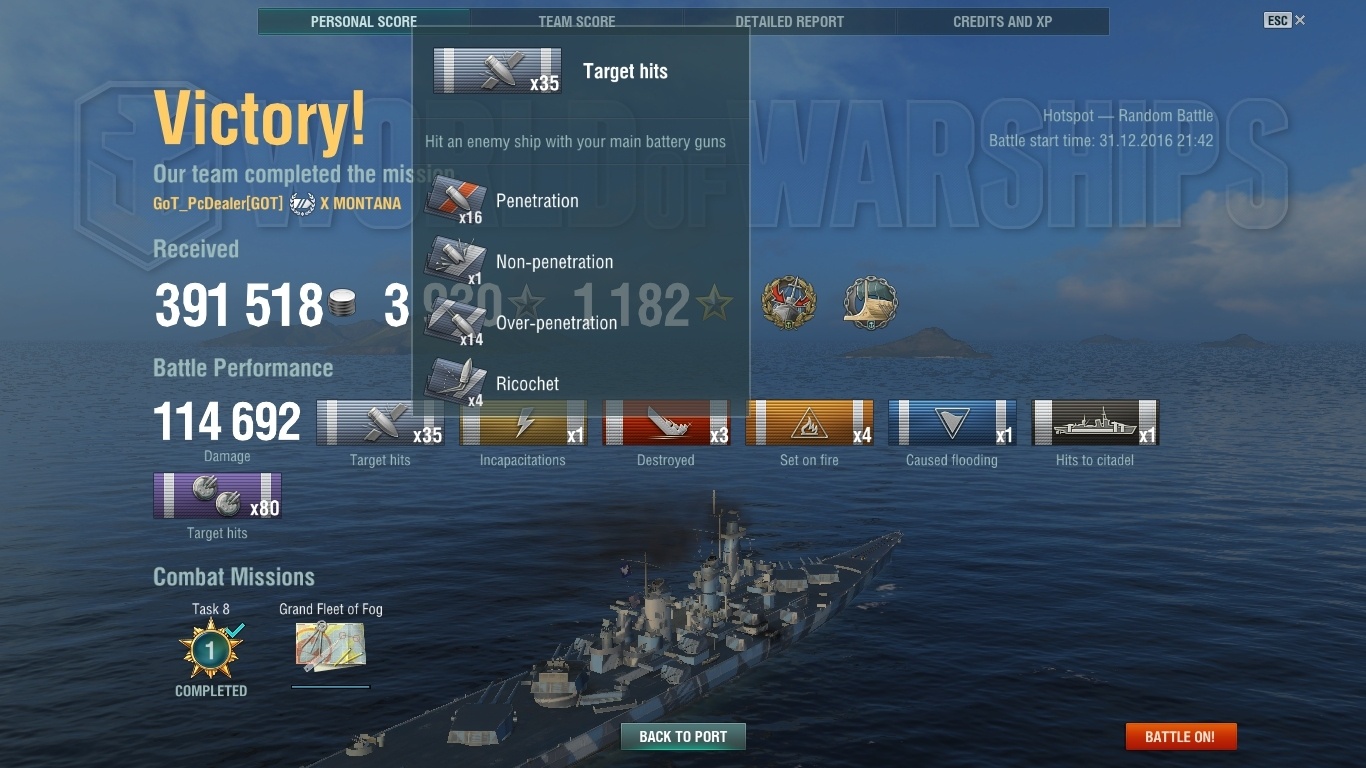Open the Detailed Report tab
Image resolution: width=1366 pixels, height=768 pixels.
point(789,21)
